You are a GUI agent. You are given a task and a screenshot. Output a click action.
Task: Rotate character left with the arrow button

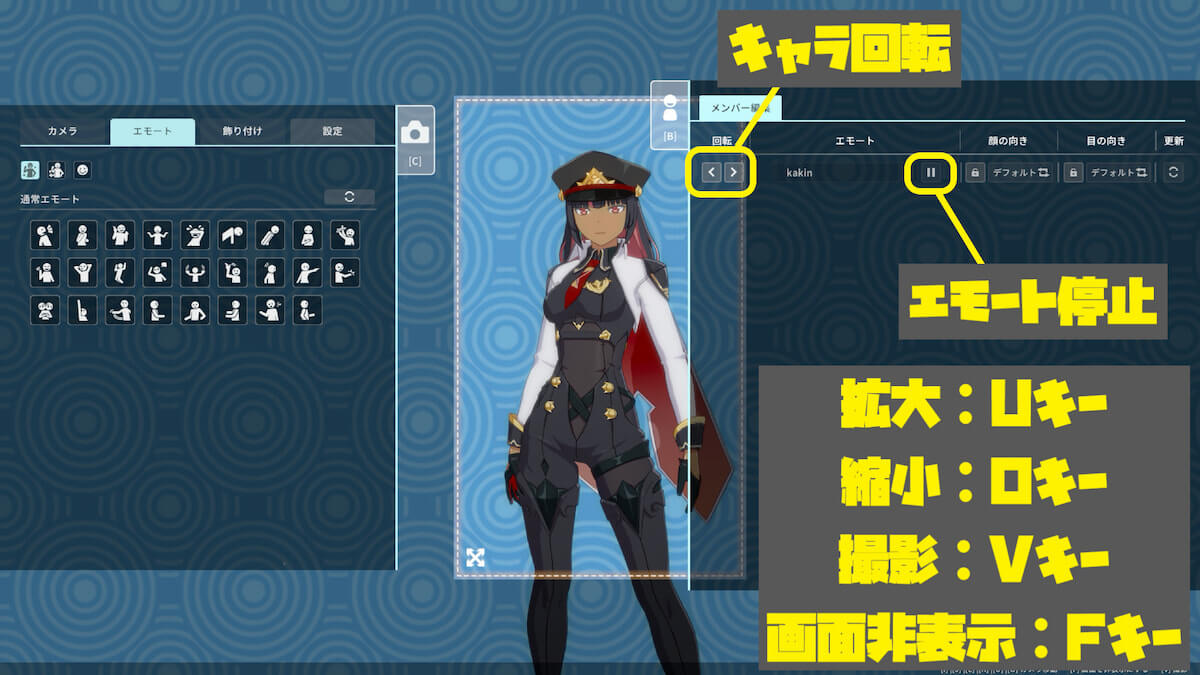tap(711, 172)
